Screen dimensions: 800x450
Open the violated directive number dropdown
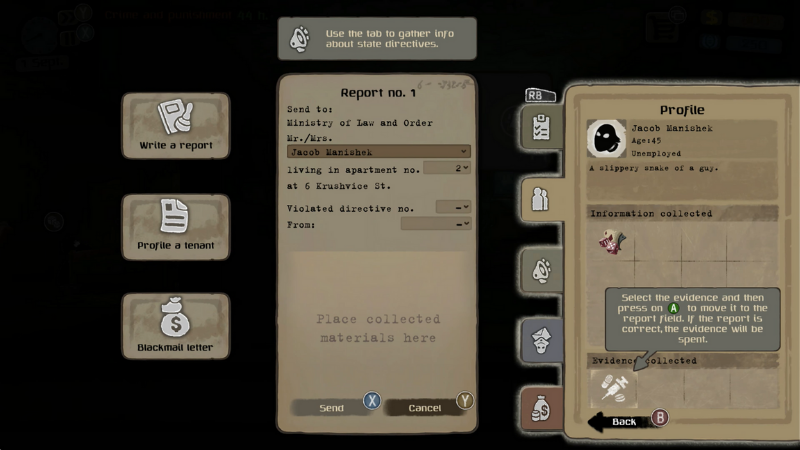[x=453, y=207]
